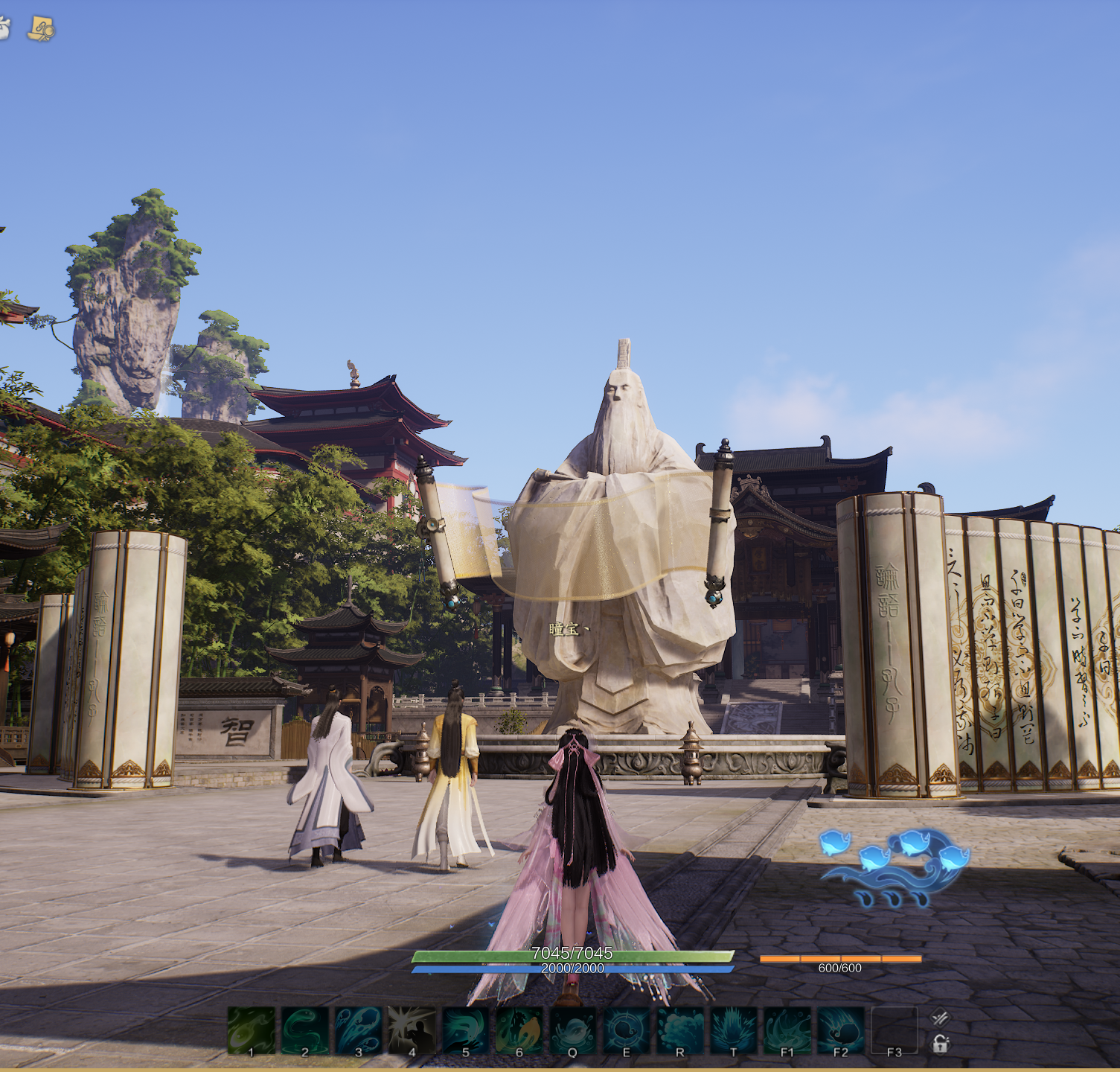Cast the whirlpool skill on F1

tap(787, 1030)
